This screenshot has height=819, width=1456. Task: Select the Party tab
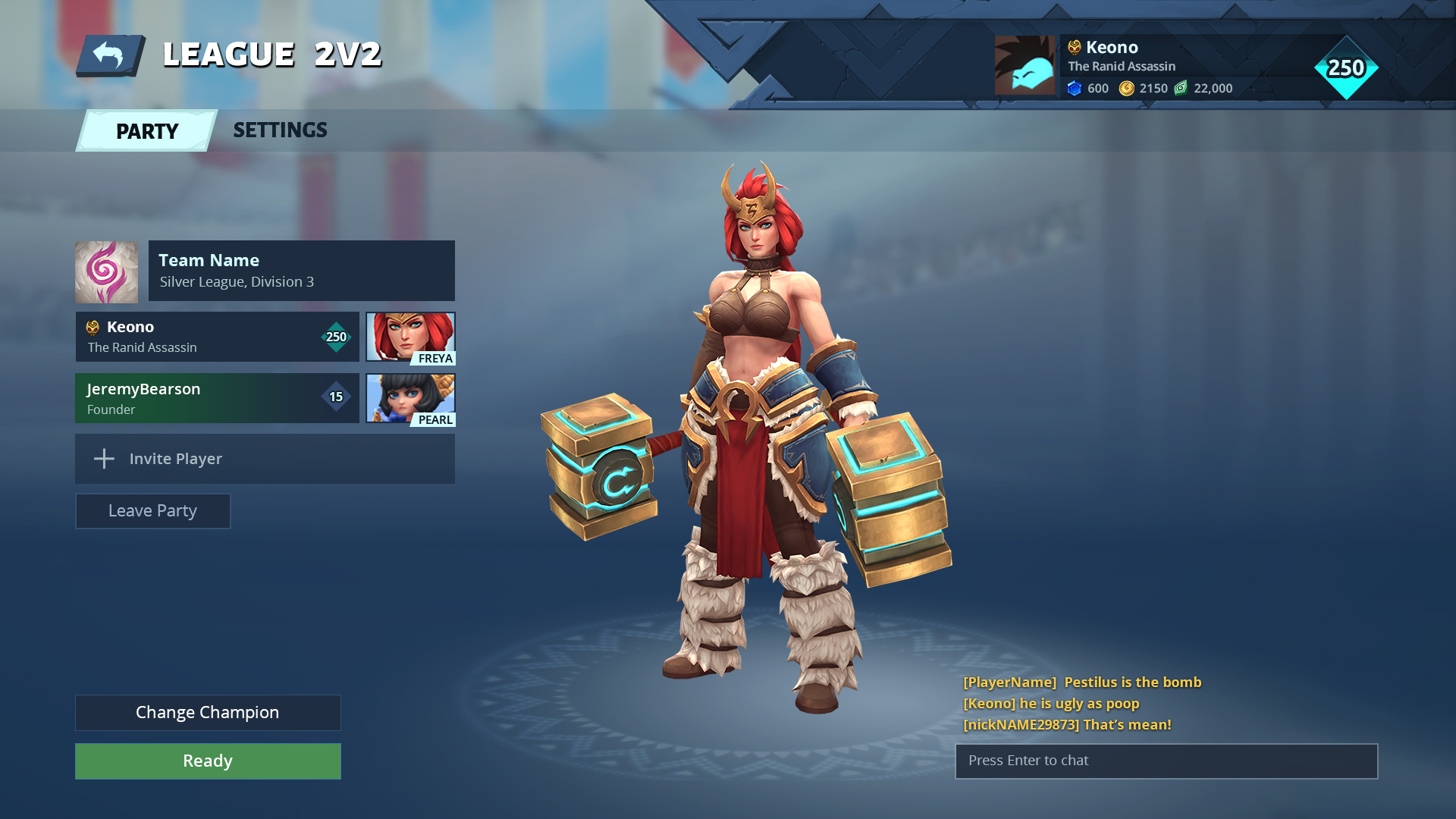point(146,130)
